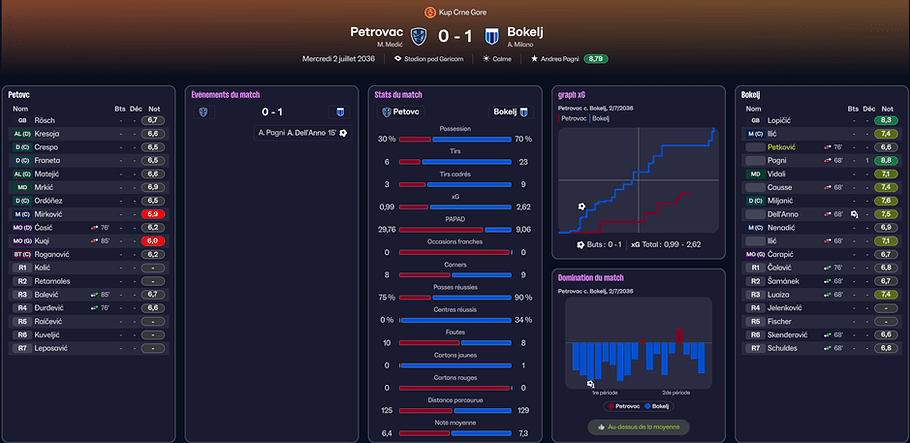Viewport: 910px width, 443px height.
Task: Open the Bokelj club name in the header
Action: click(523, 31)
